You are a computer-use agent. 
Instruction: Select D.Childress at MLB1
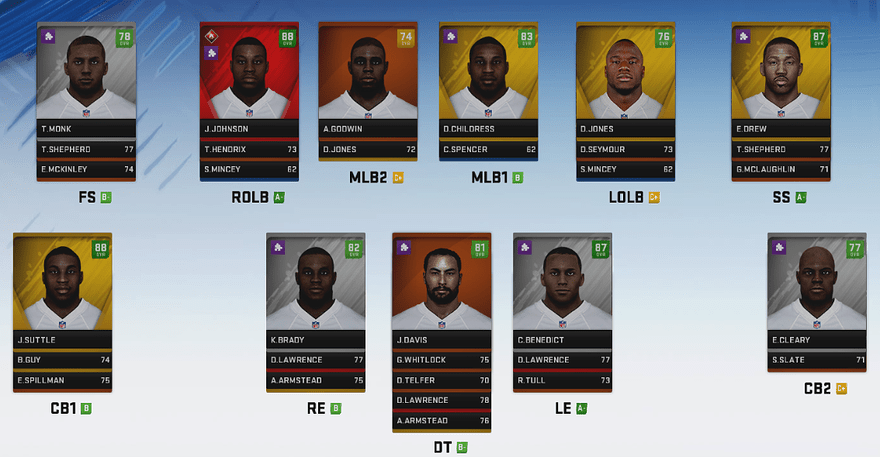(x=488, y=75)
